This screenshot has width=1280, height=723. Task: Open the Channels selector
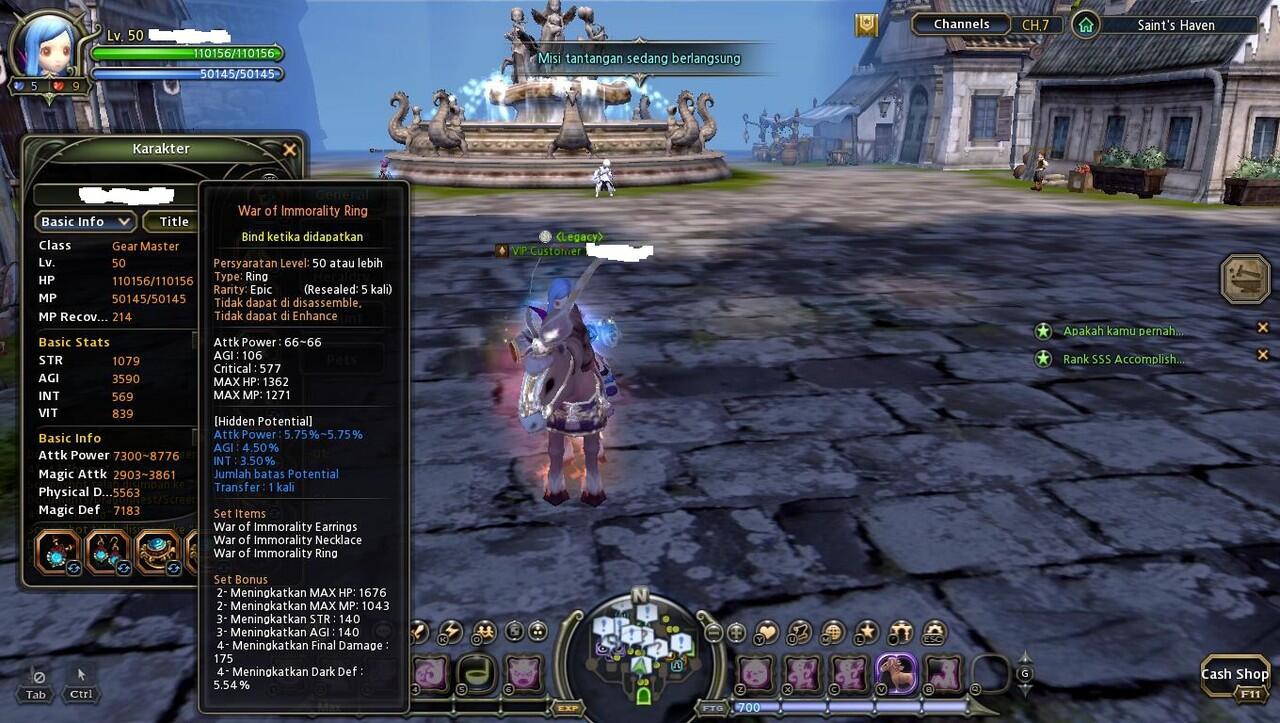tap(961, 25)
